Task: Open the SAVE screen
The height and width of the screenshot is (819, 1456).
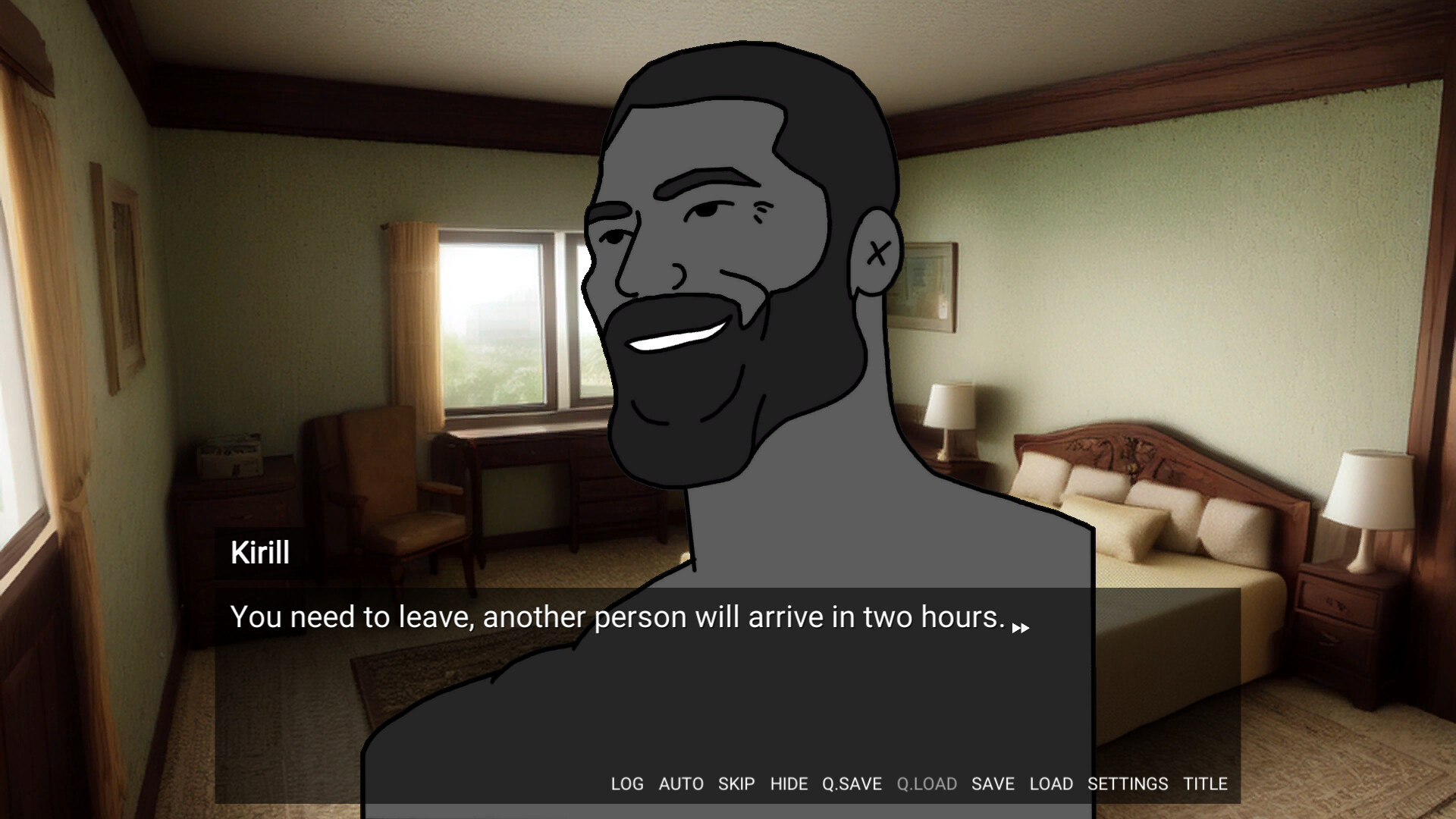Action: pyautogui.click(x=992, y=784)
